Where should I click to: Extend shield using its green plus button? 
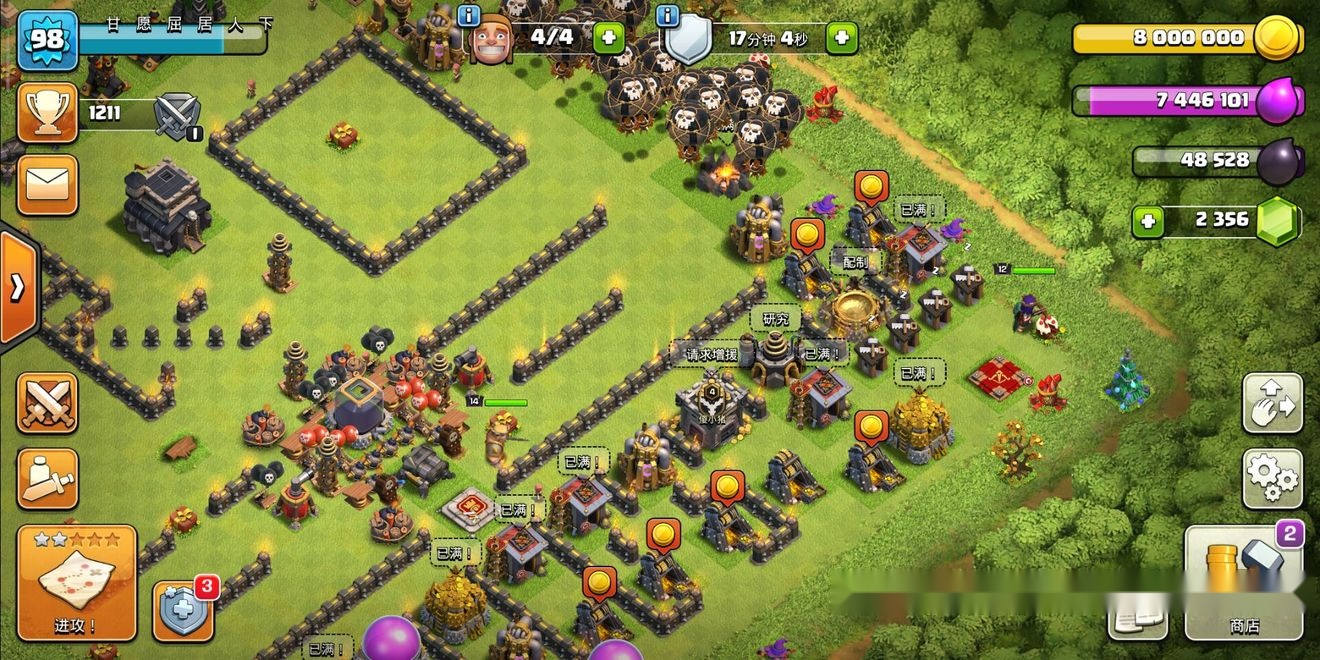[x=841, y=39]
